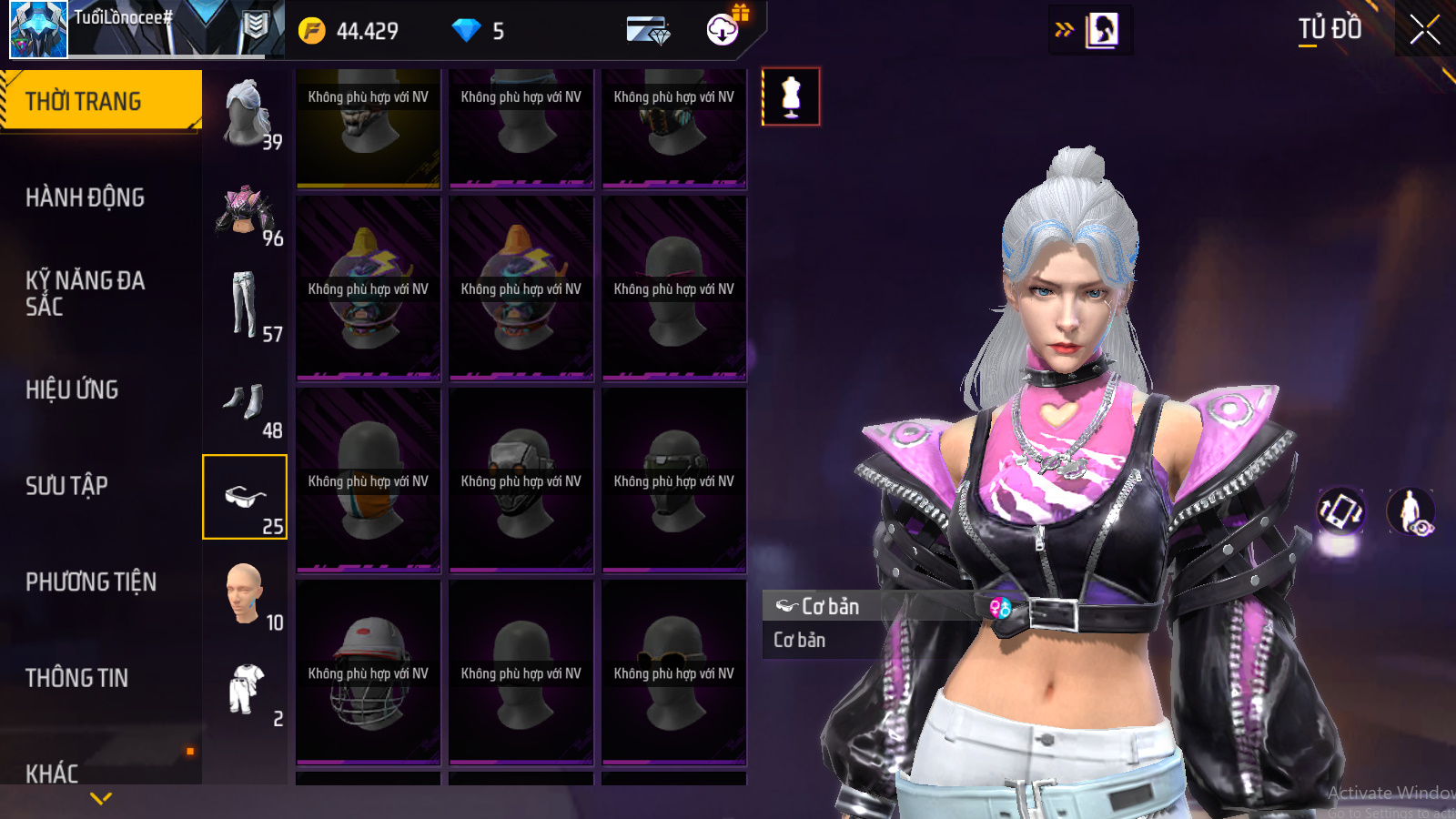Image resolution: width=1456 pixels, height=819 pixels.
Task: Choose the hair category with 39 items
Action: [x=246, y=114]
